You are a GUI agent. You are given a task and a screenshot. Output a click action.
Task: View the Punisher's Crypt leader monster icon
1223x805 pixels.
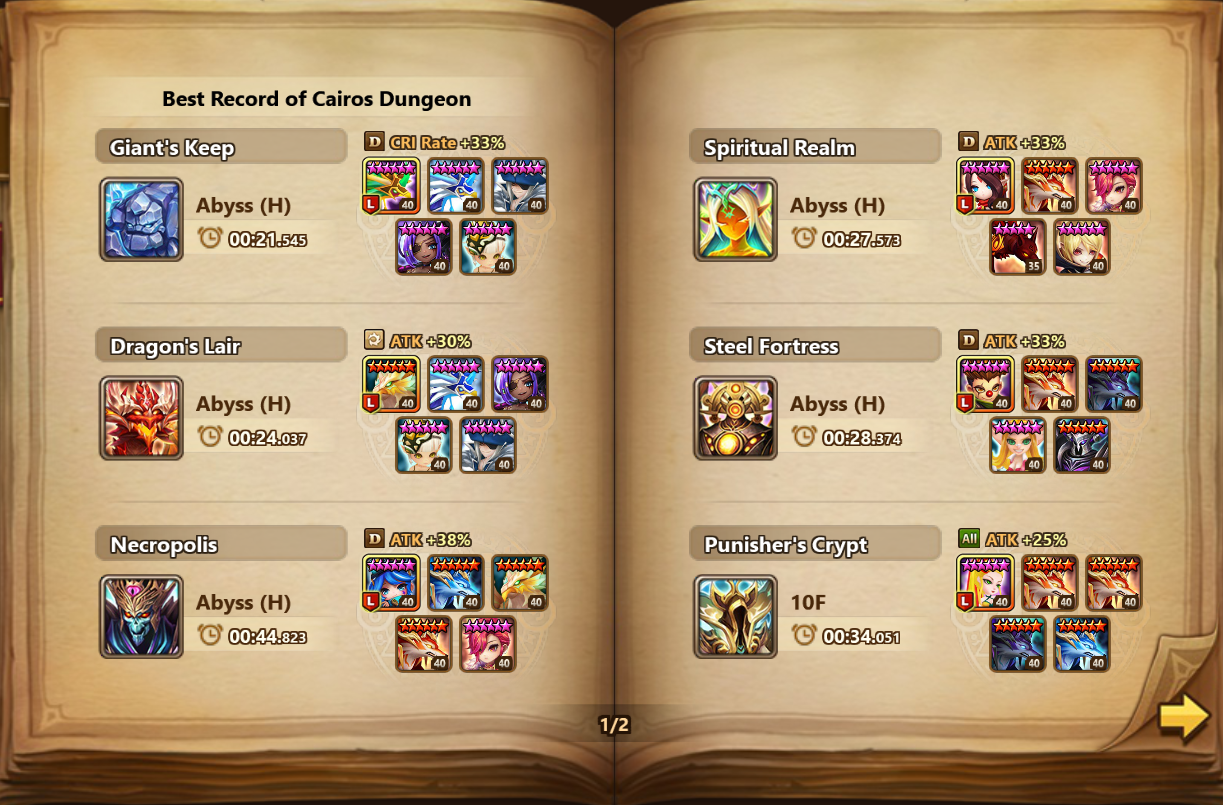click(985, 583)
